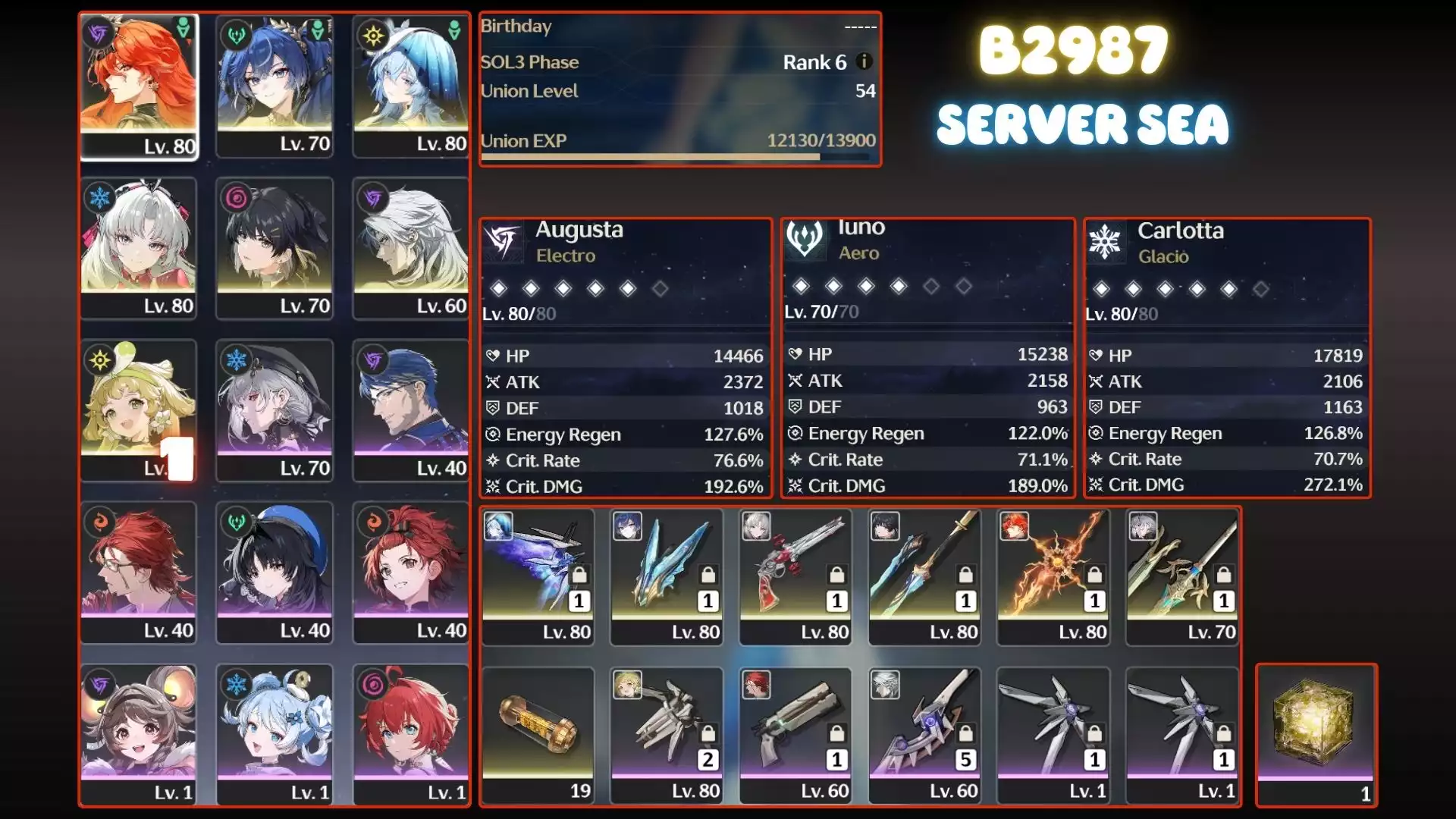Open the info icon beside SOL3 Phase Rank 6
The height and width of the screenshot is (819, 1456).
click(x=863, y=63)
